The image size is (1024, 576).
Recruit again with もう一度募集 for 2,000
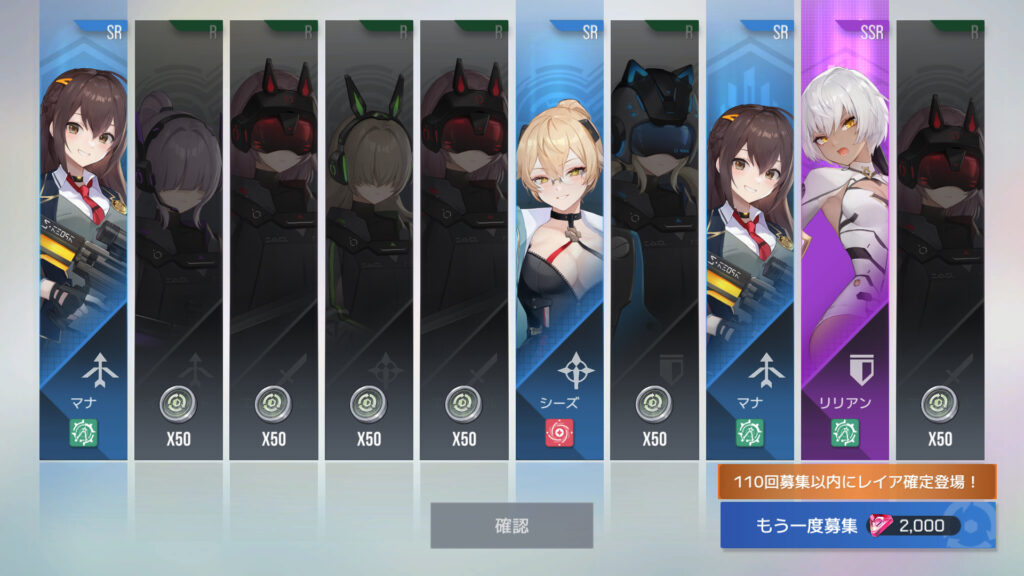[857, 525]
